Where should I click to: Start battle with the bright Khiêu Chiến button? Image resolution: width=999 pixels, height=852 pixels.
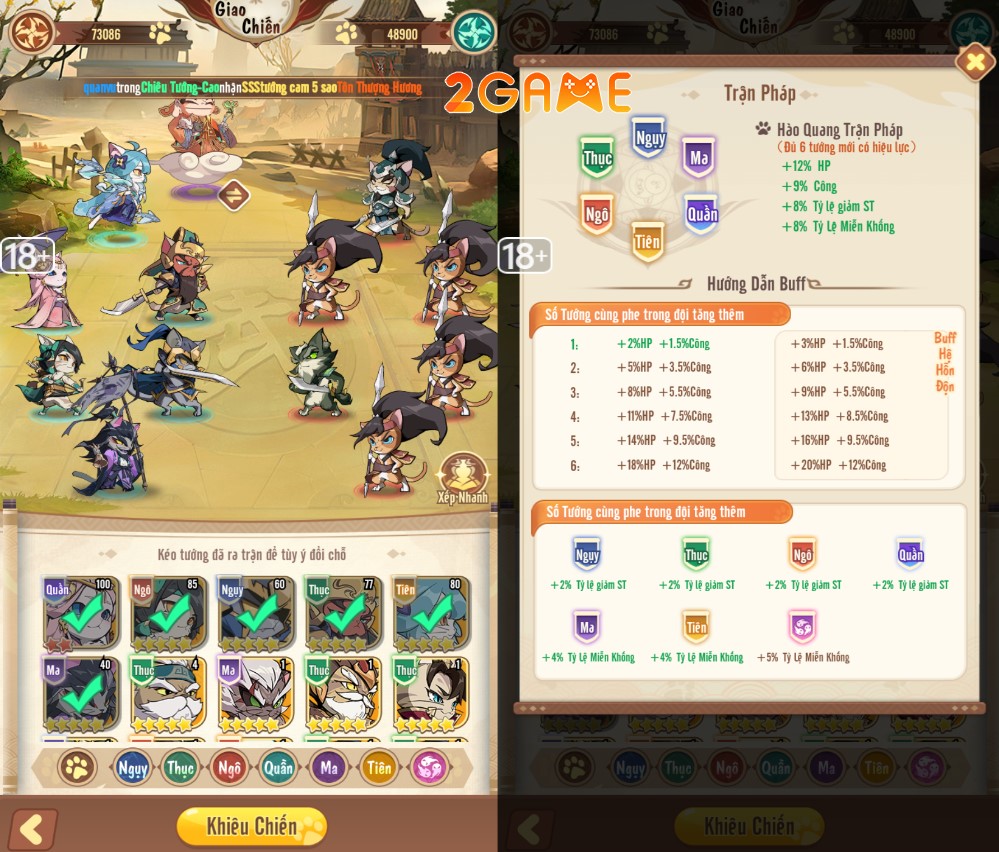pos(251,826)
